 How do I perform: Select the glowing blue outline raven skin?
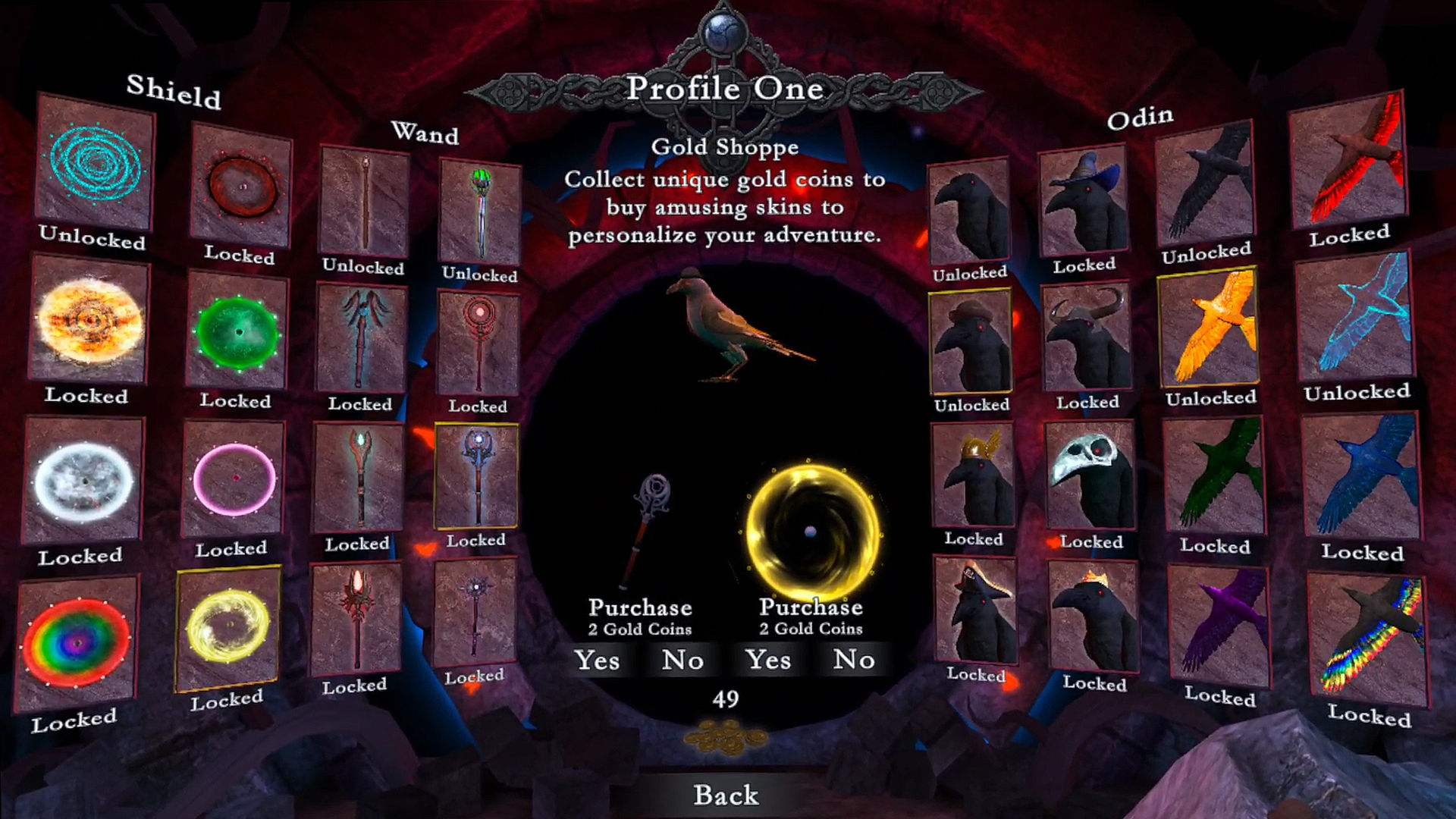pos(1355,318)
